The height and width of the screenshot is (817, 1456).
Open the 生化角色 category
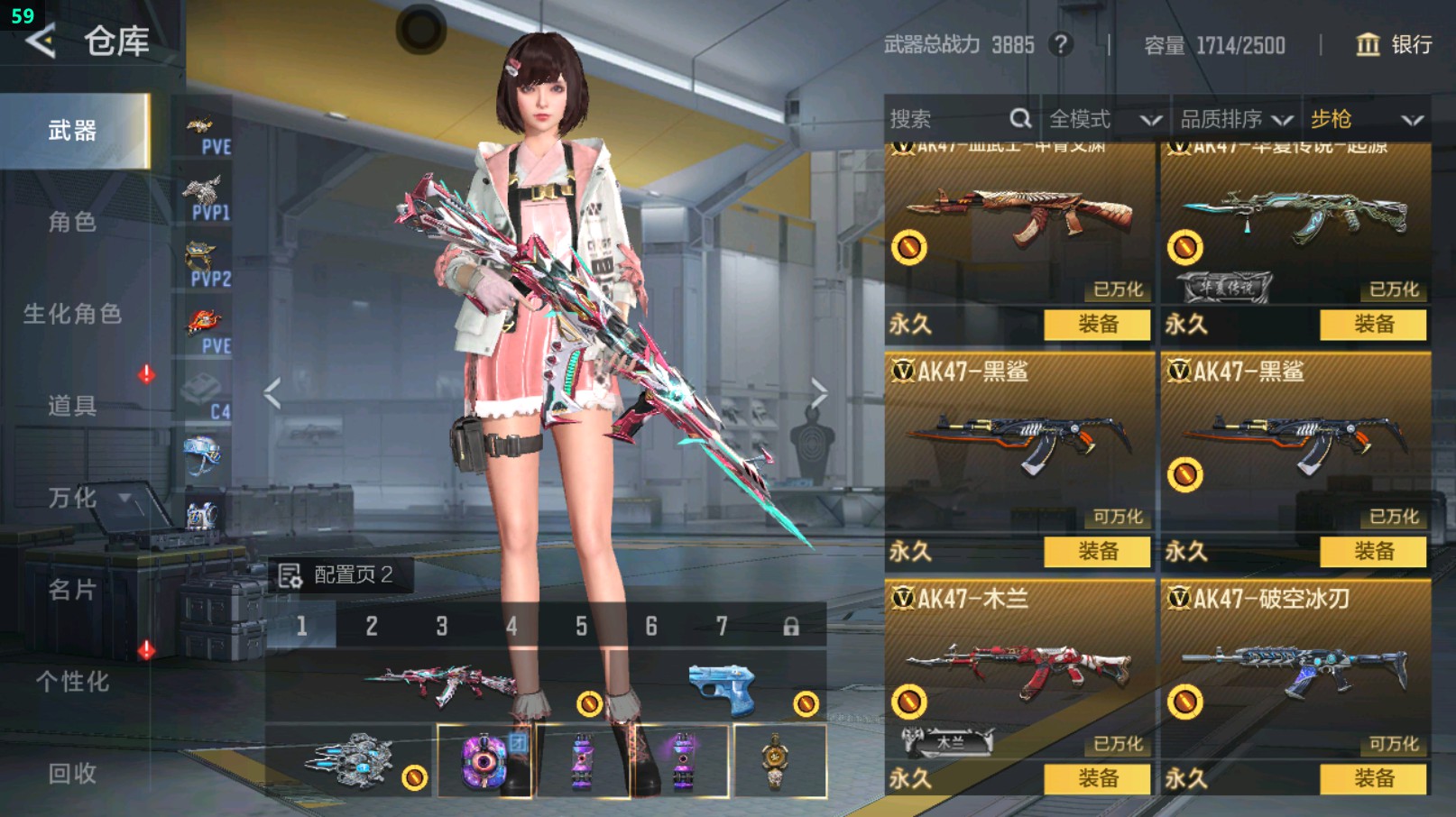click(72, 314)
